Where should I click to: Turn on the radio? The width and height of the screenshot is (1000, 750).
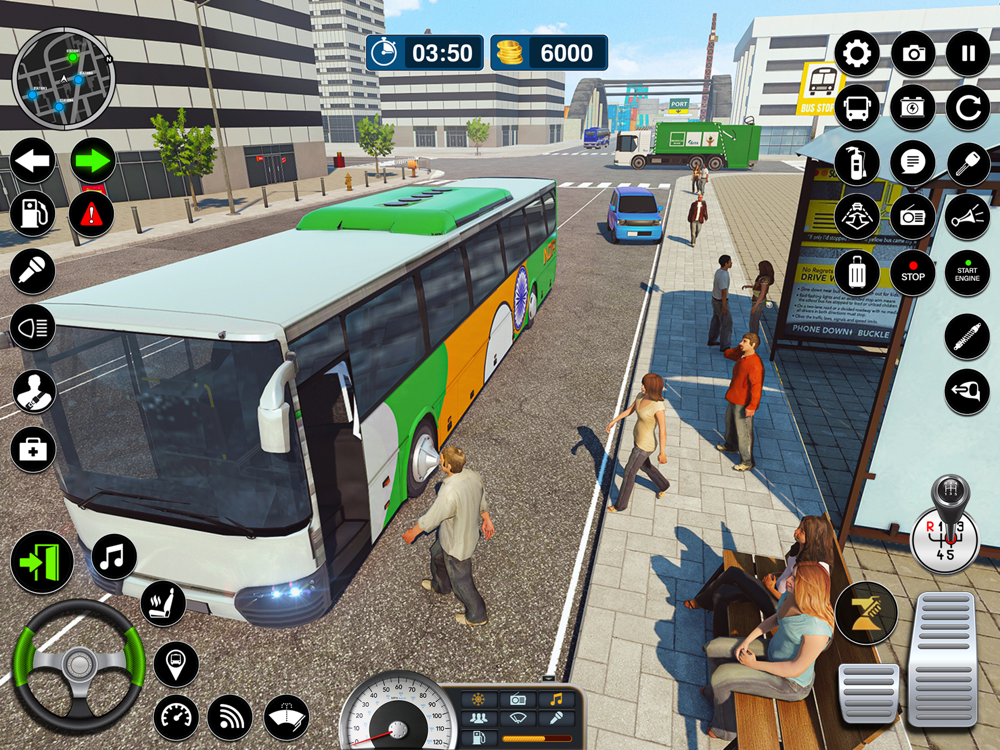click(913, 217)
